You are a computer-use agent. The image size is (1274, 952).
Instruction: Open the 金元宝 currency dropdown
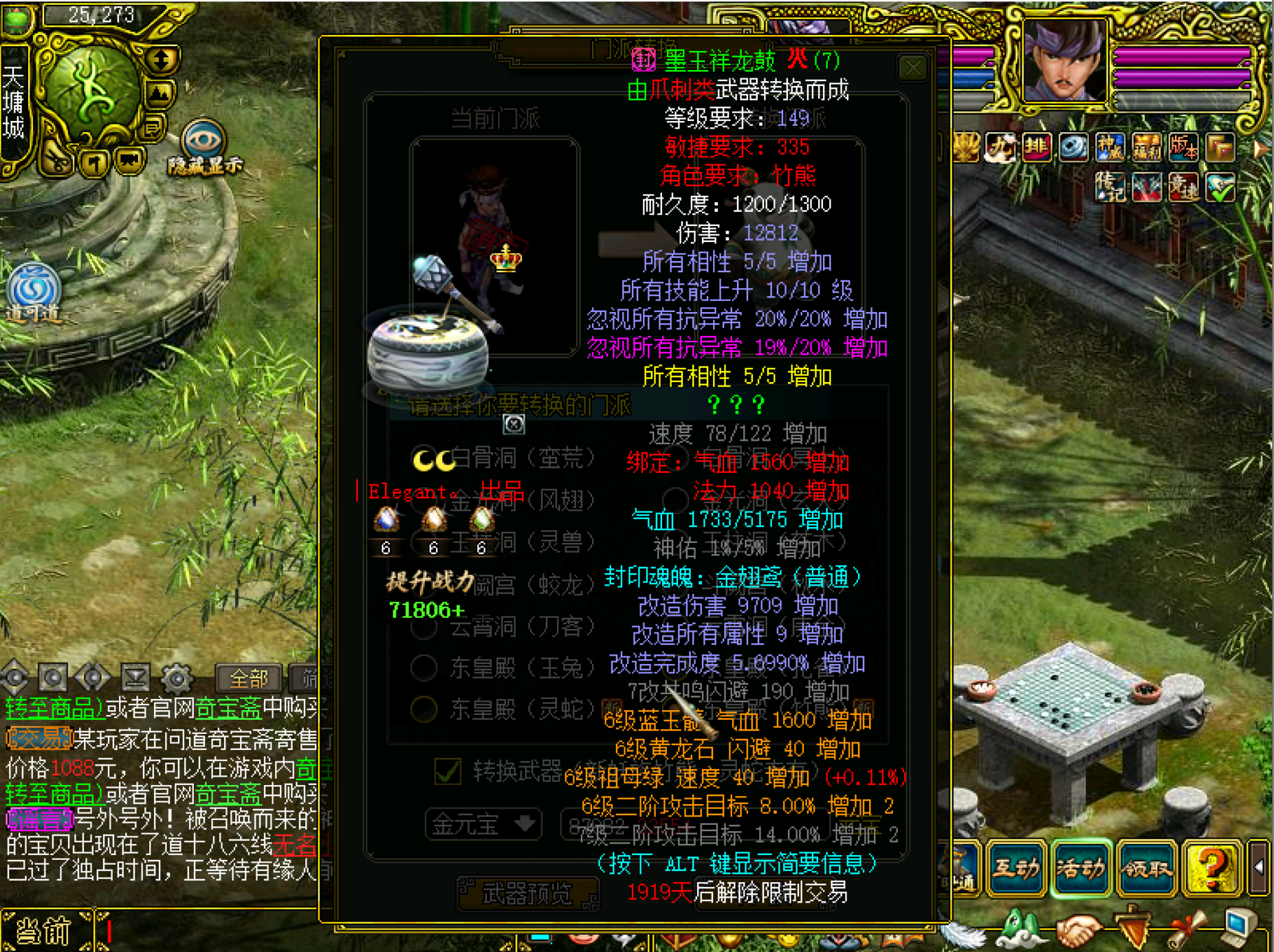click(x=483, y=823)
